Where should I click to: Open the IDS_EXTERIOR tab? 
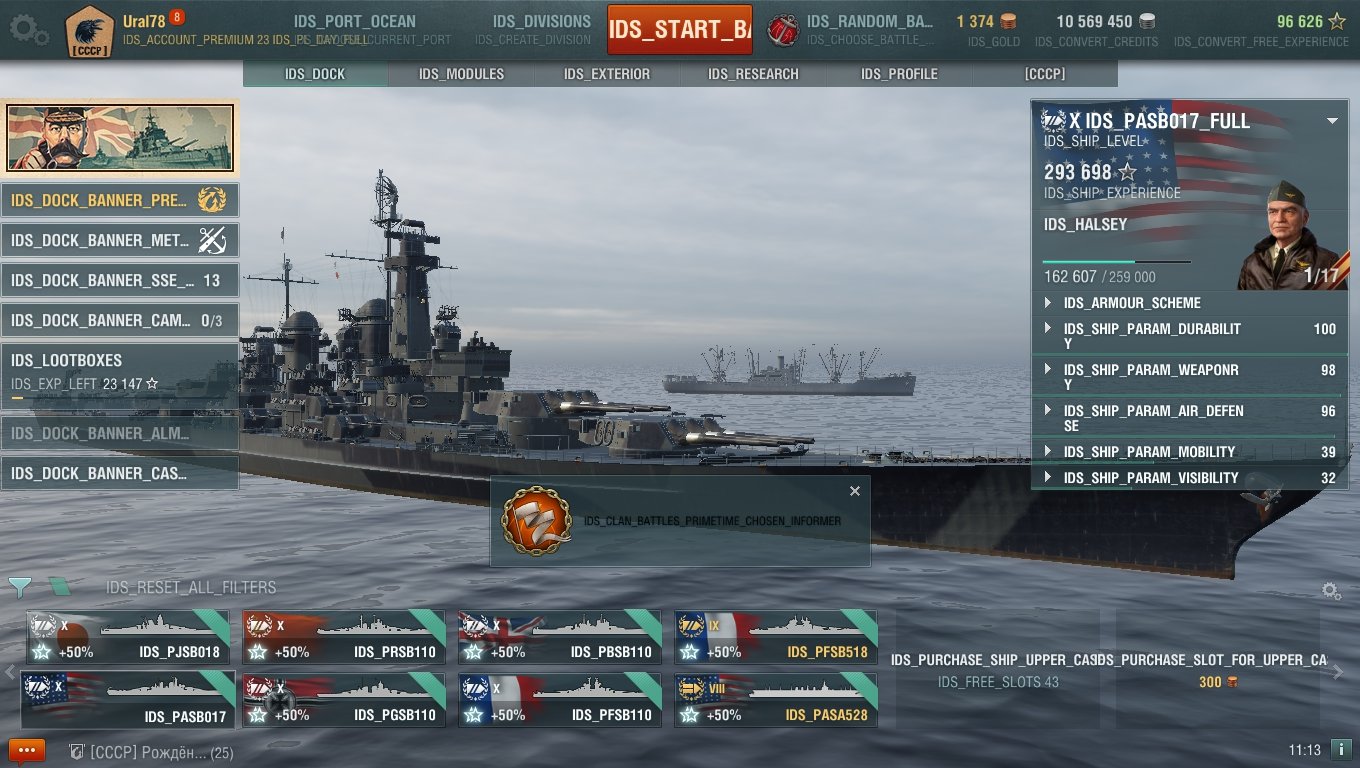click(x=607, y=74)
